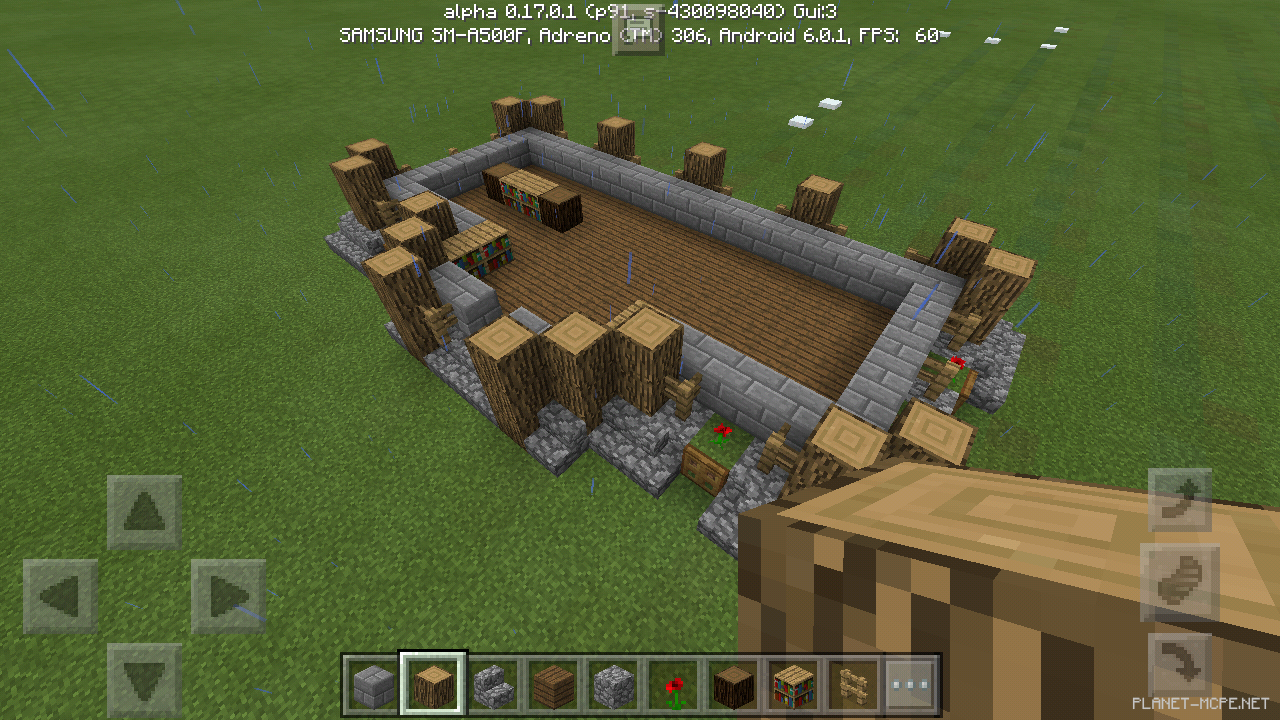Select the bookshelf item in the hotbar
1280x720 pixels.
tap(792, 682)
